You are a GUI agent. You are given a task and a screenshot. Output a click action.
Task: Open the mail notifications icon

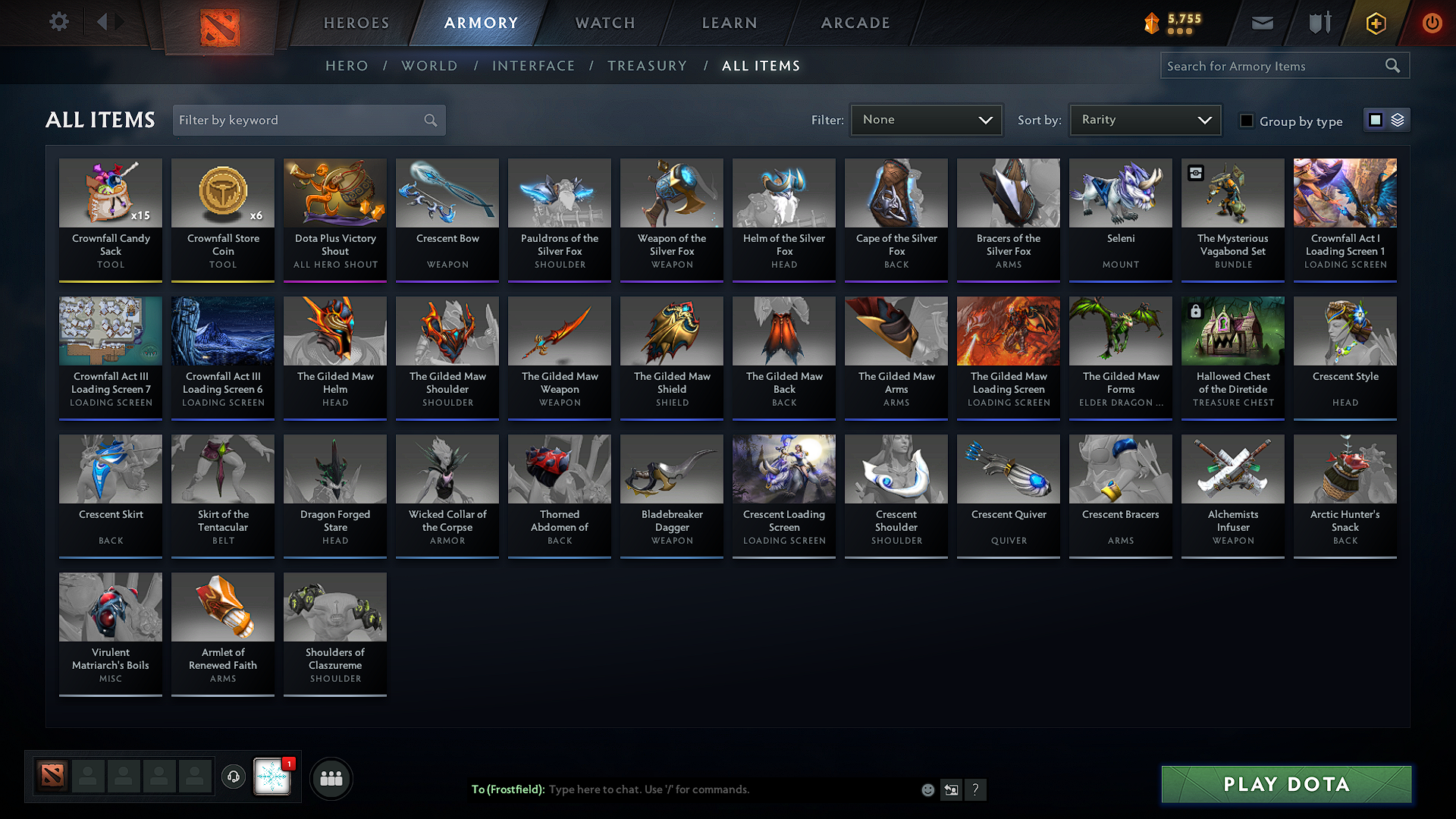(x=1262, y=23)
